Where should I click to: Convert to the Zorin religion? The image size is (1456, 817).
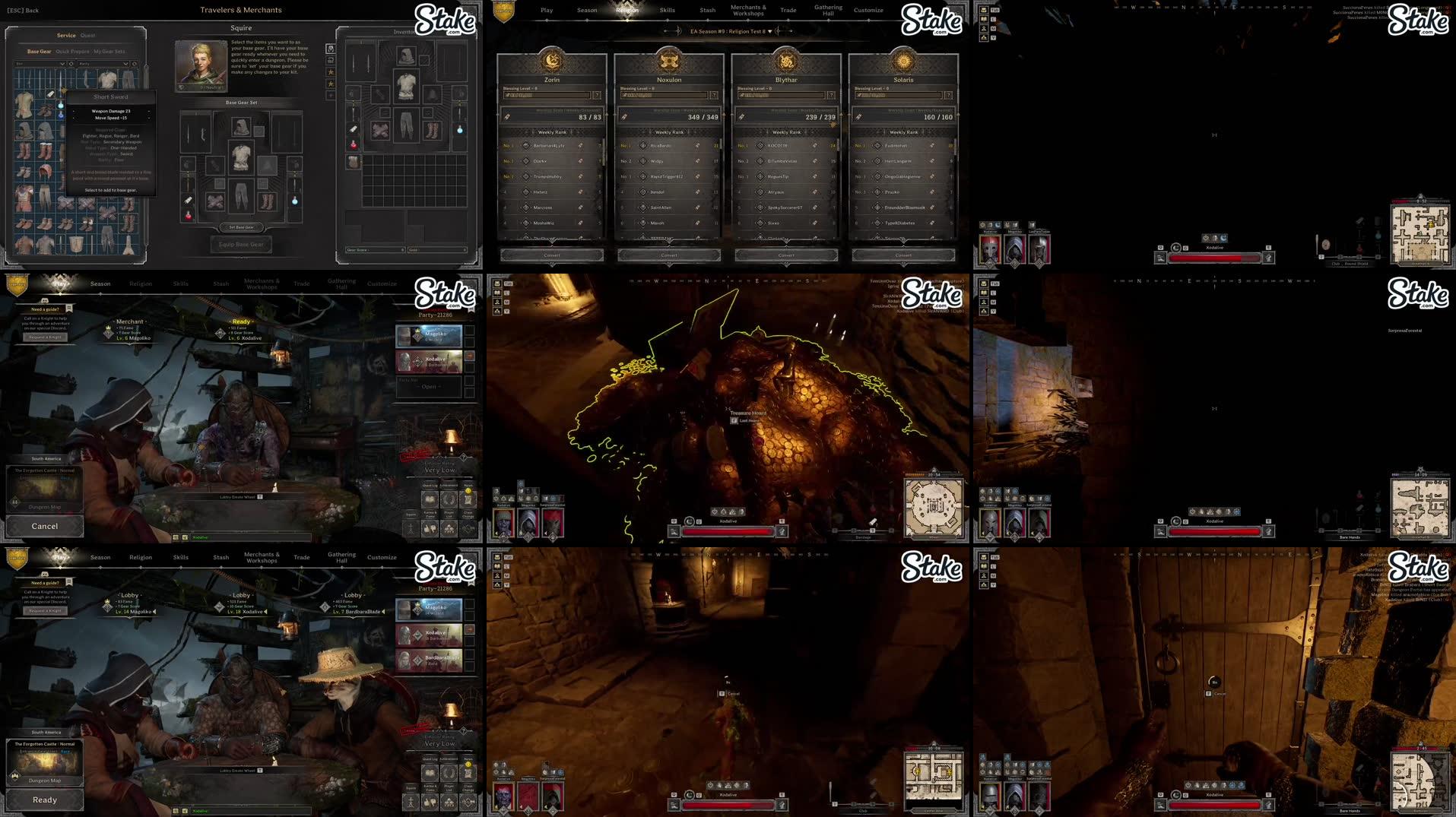(x=552, y=255)
